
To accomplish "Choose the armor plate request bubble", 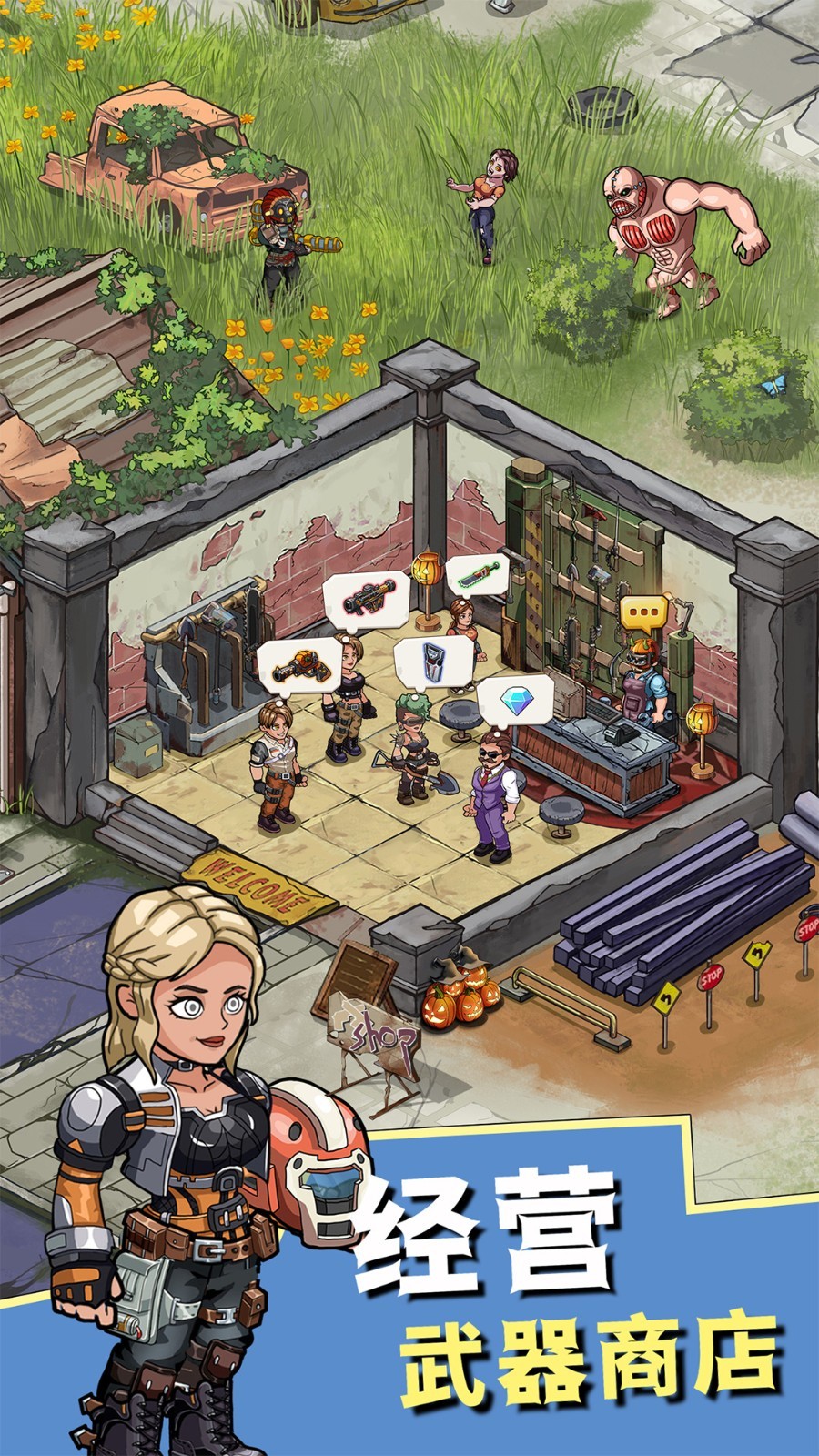I will coord(433,659).
